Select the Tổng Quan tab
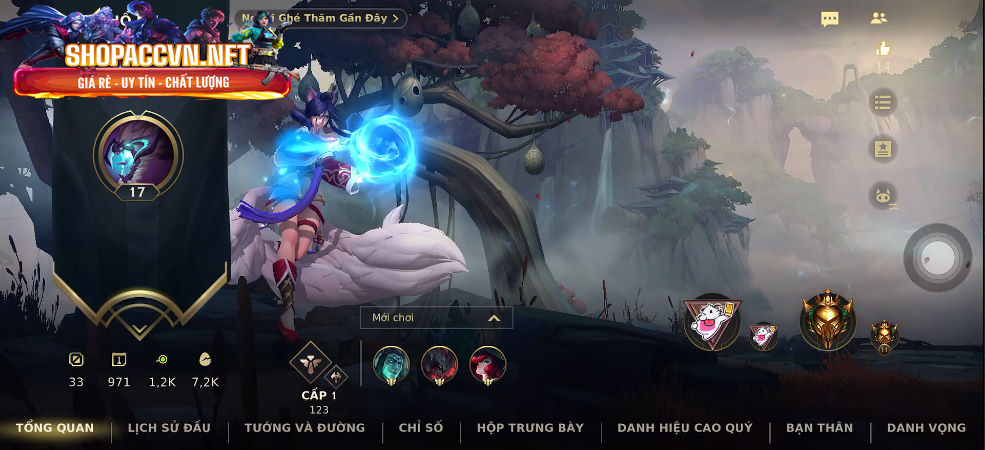The image size is (985, 450). click(x=55, y=428)
